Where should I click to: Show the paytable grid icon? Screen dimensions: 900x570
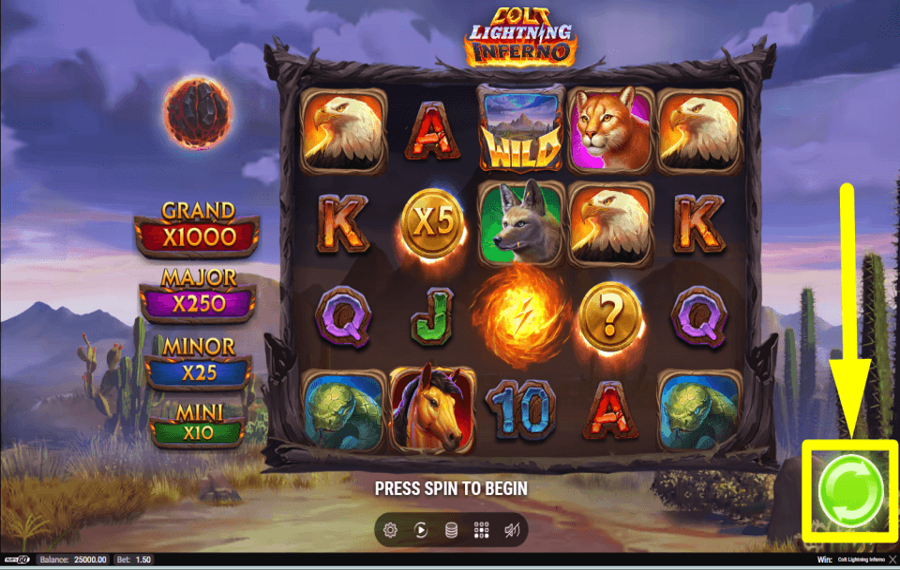tap(481, 530)
